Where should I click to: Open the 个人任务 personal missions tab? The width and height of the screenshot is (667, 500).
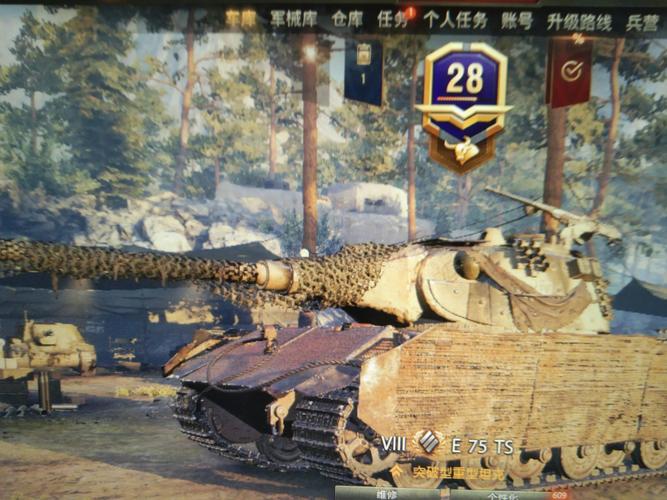(455, 20)
